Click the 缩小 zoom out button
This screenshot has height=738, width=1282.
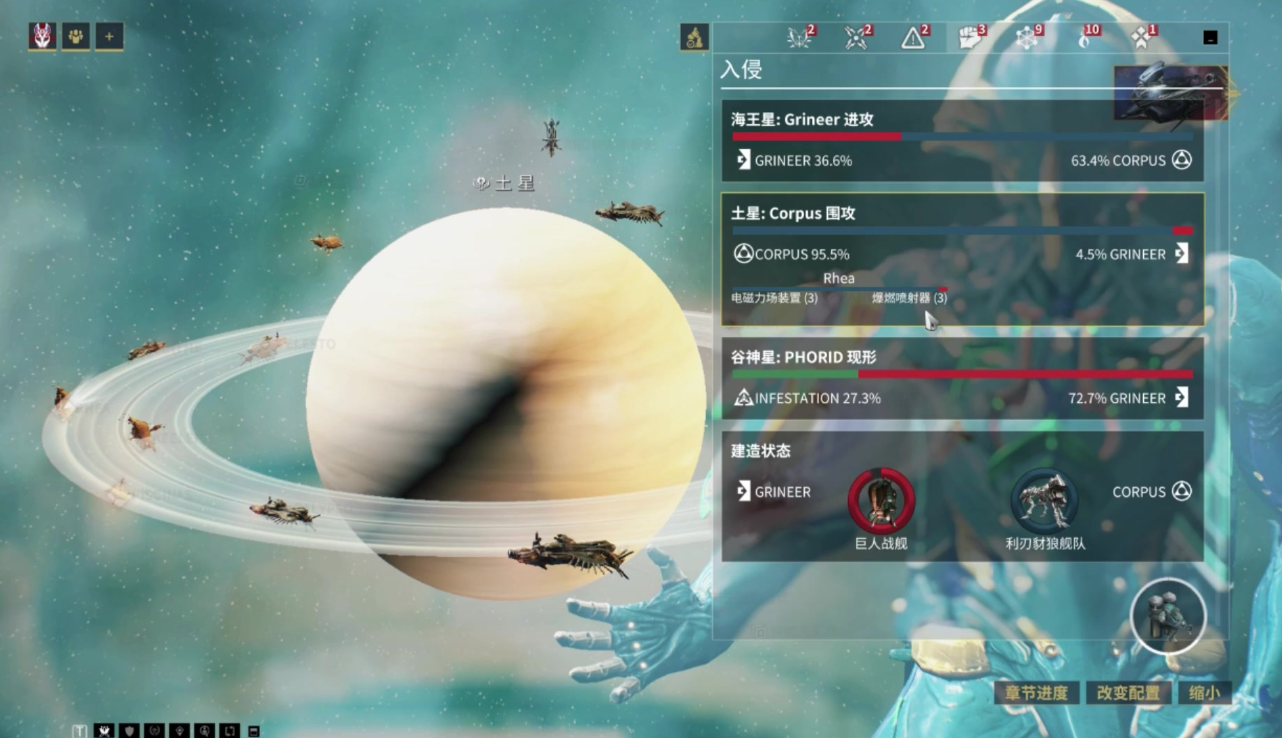point(1204,693)
